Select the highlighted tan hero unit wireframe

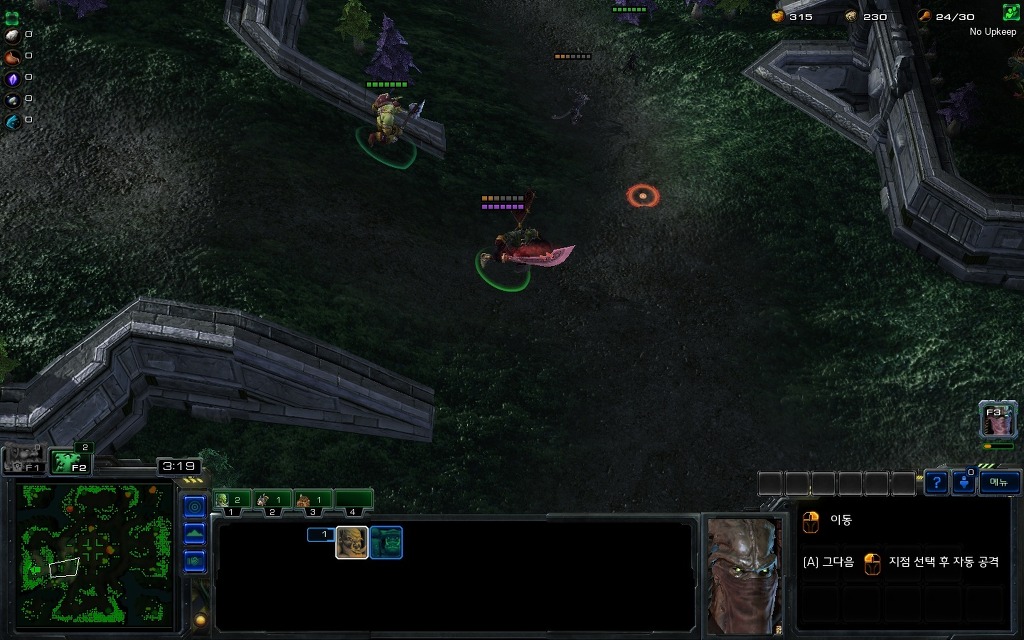click(351, 542)
